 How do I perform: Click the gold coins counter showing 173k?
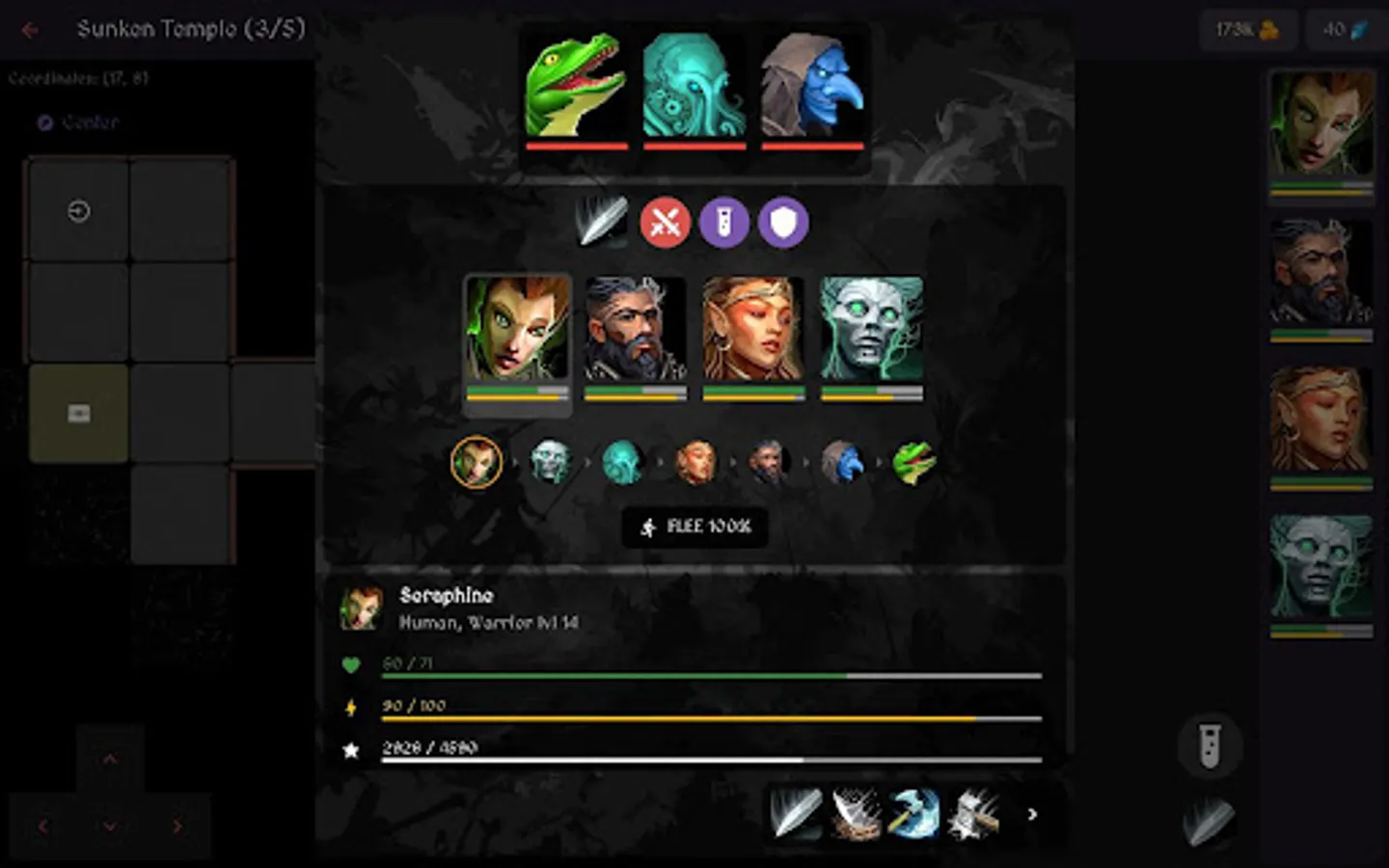pyautogui.click(x=1247, y=30)
